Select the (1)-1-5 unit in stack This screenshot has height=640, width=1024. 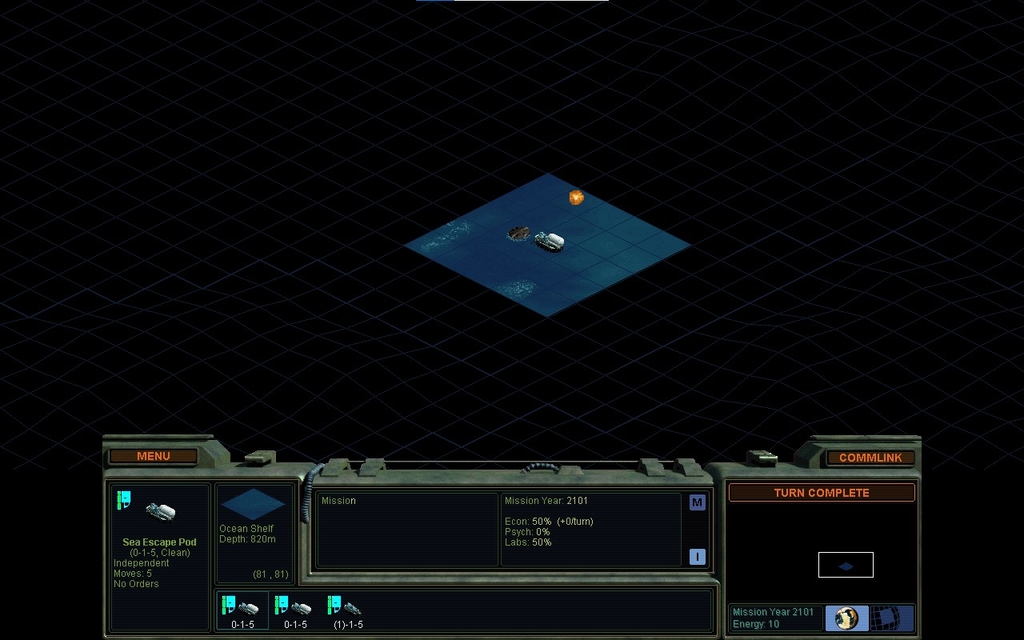click(347, 610)
